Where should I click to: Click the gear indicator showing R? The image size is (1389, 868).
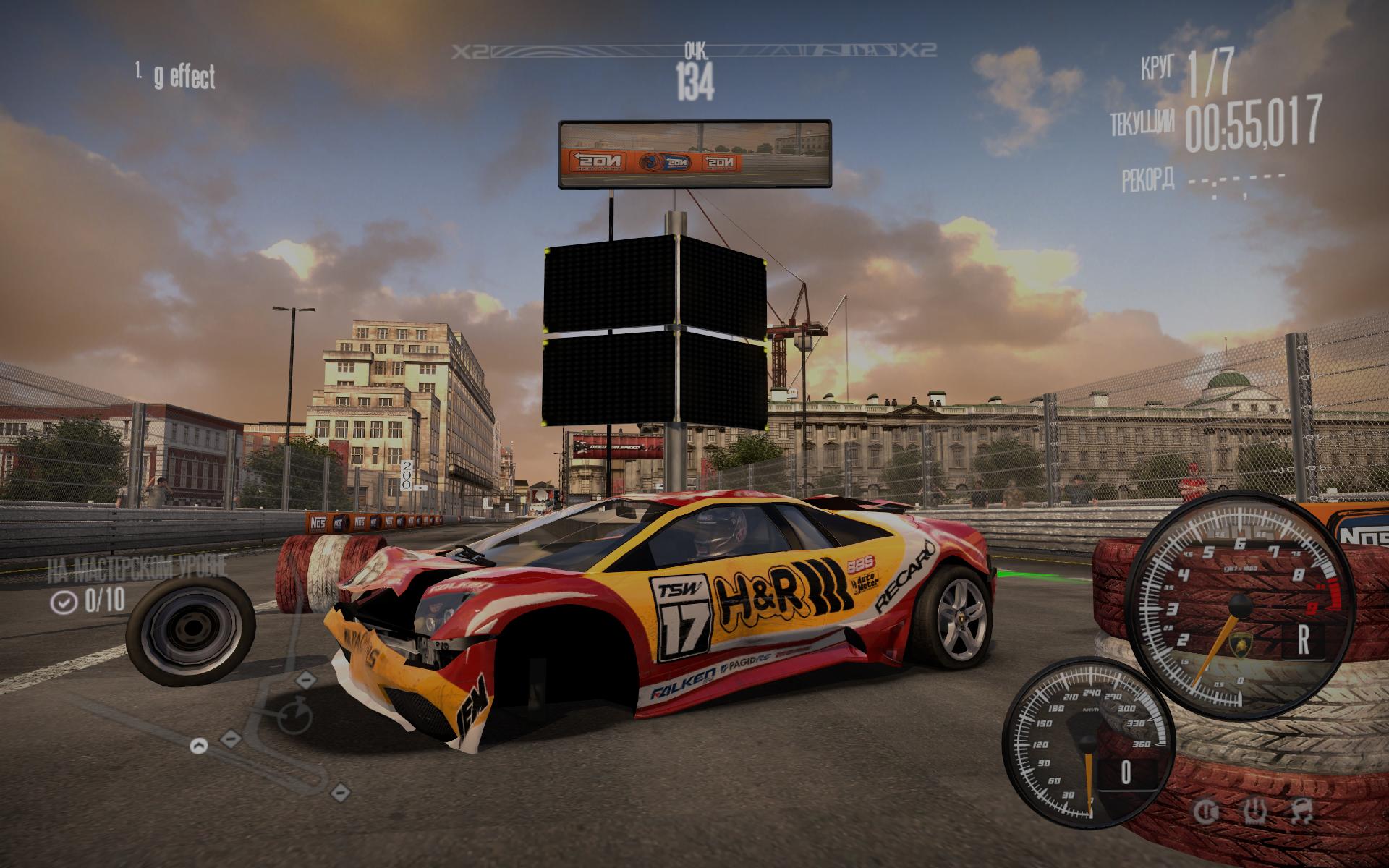[1303, 639]
